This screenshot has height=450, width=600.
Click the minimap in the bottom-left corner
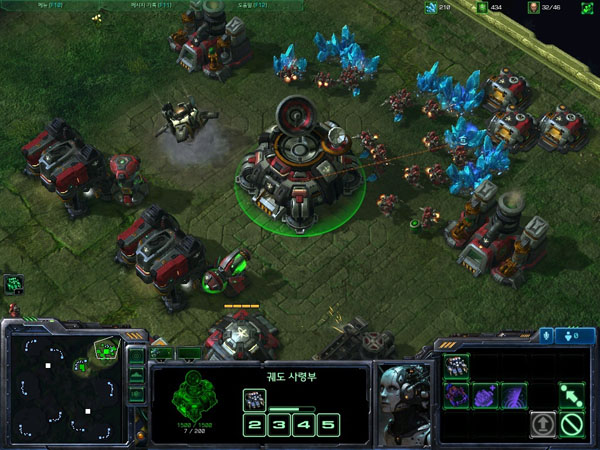click(x=64, y=387)
